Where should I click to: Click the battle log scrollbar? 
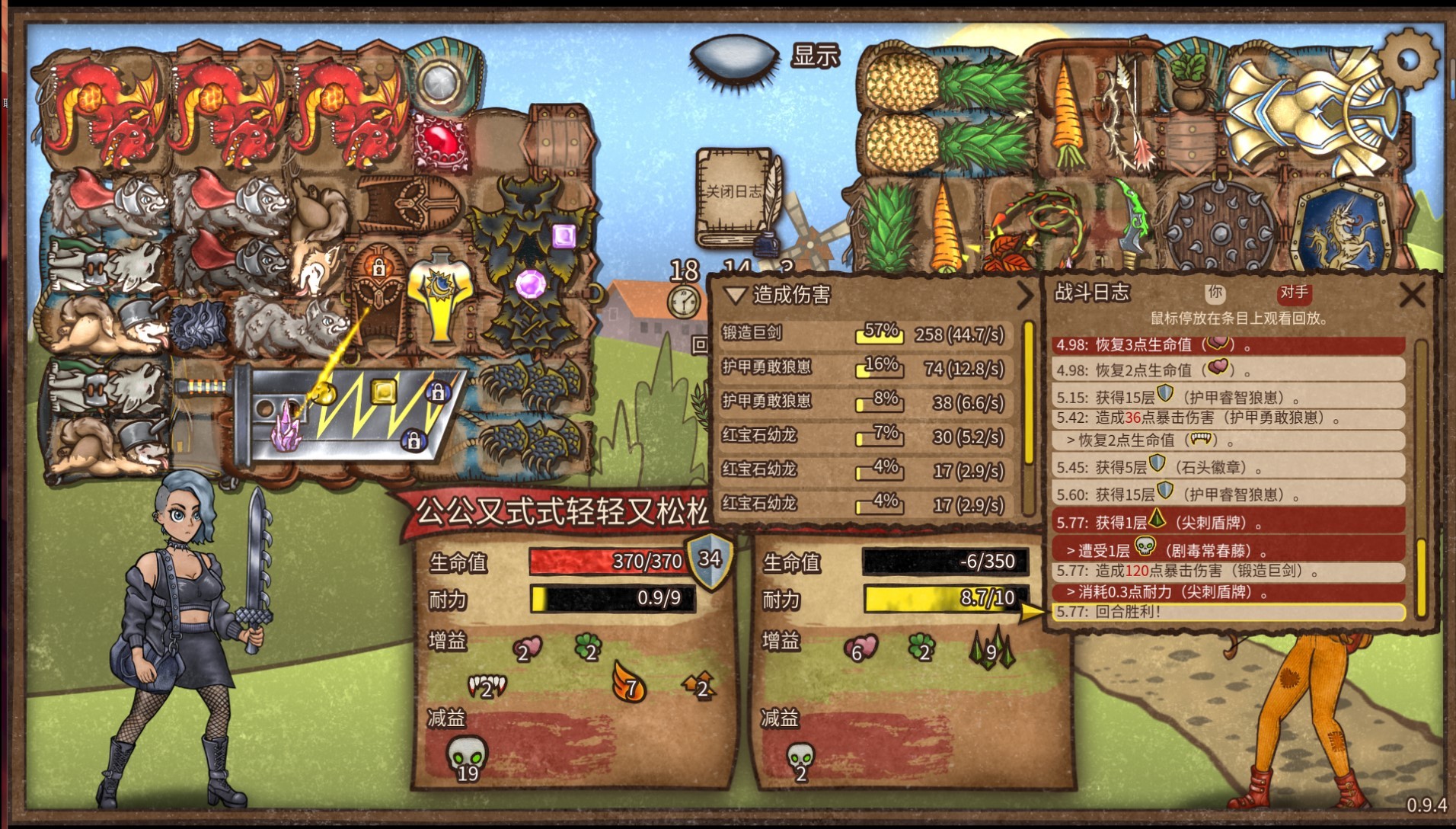1420,480
